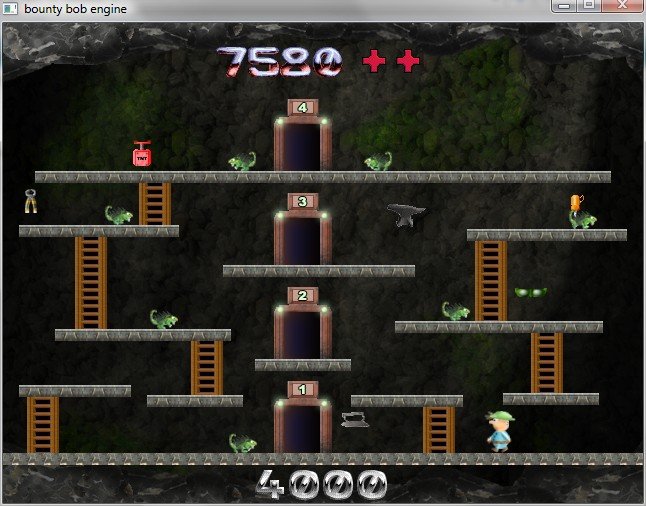The width and height of the screenshot is (646, 506).
Task: Minimize the game window
Action: 565,6
